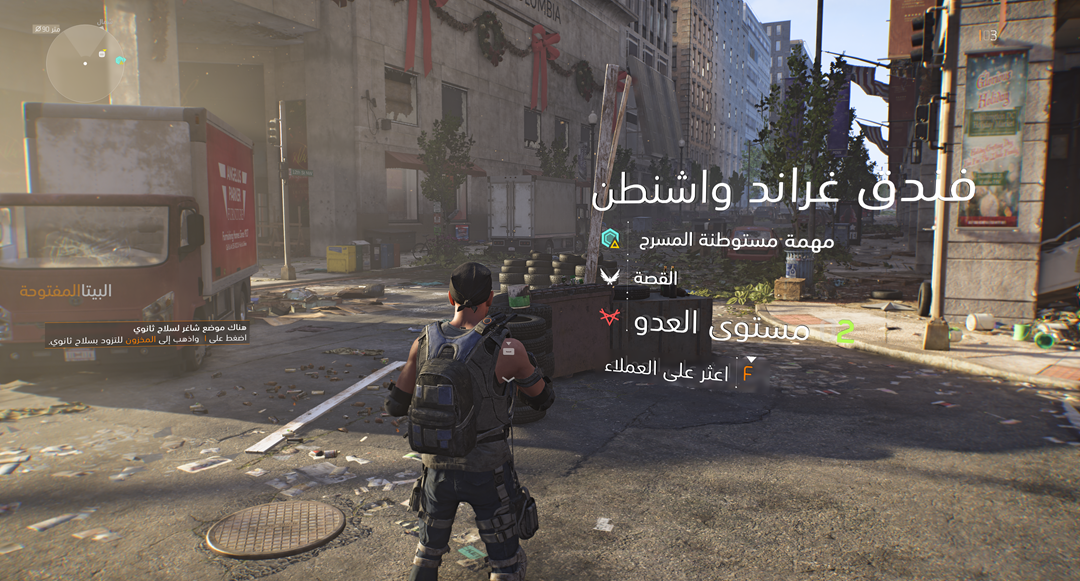Click the white eagle story icon
This screenshot has width=1080, height=581.
[610, 277]
